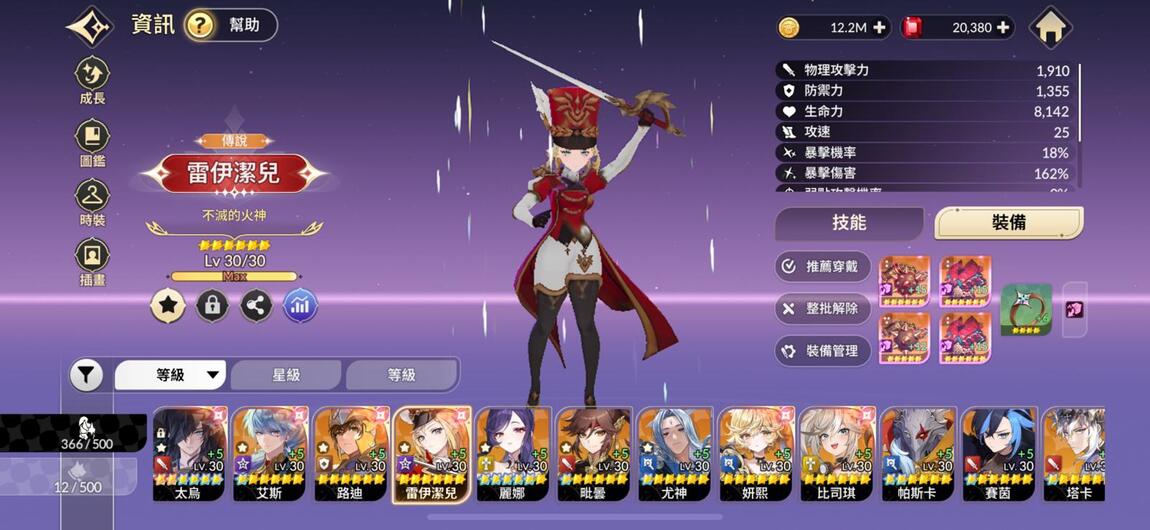Toggle the favorite star button
This screenshot has height=530, width=1150.
(x=167, y=306)
